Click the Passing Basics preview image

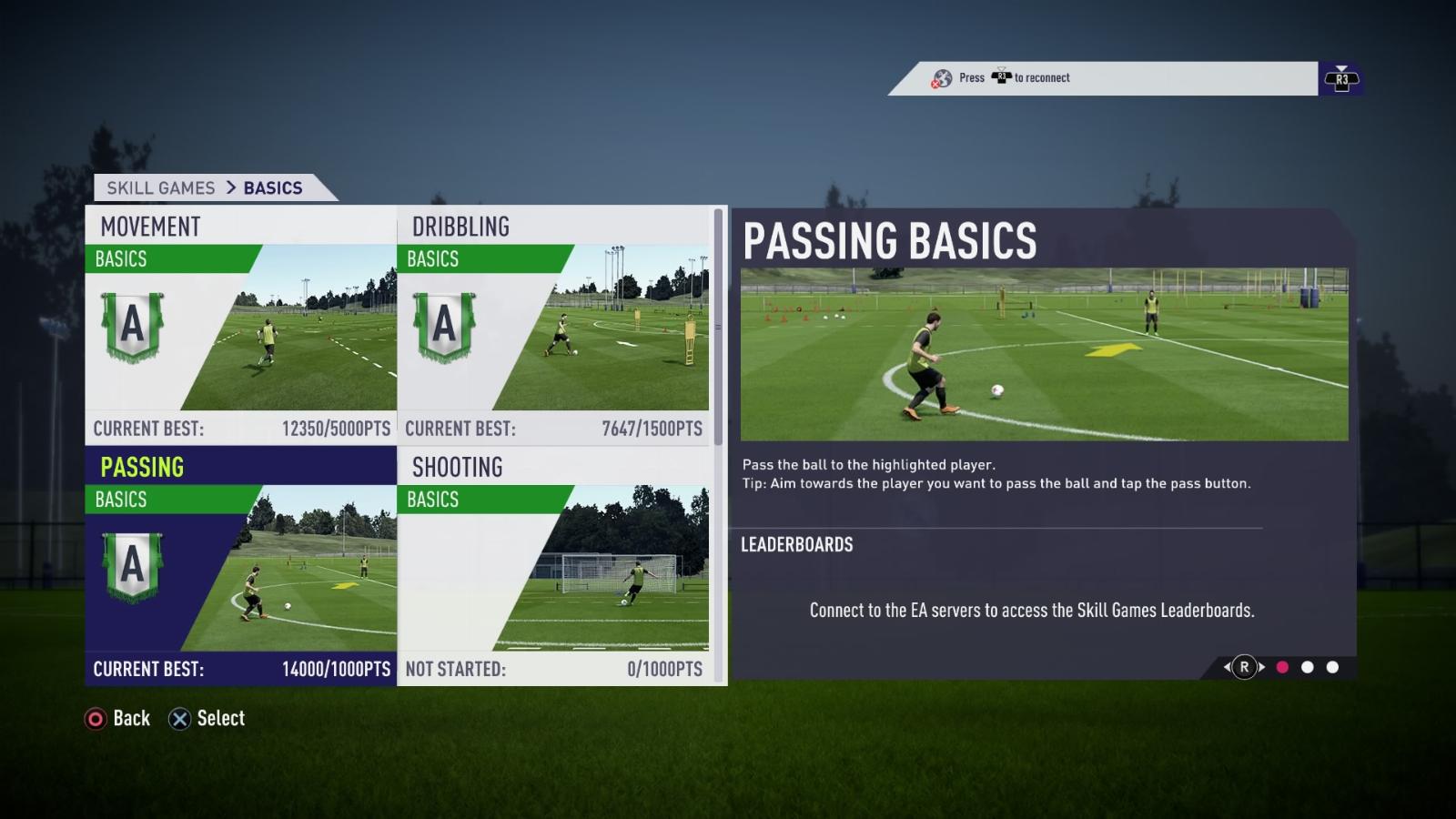[x=1044, y=354]
